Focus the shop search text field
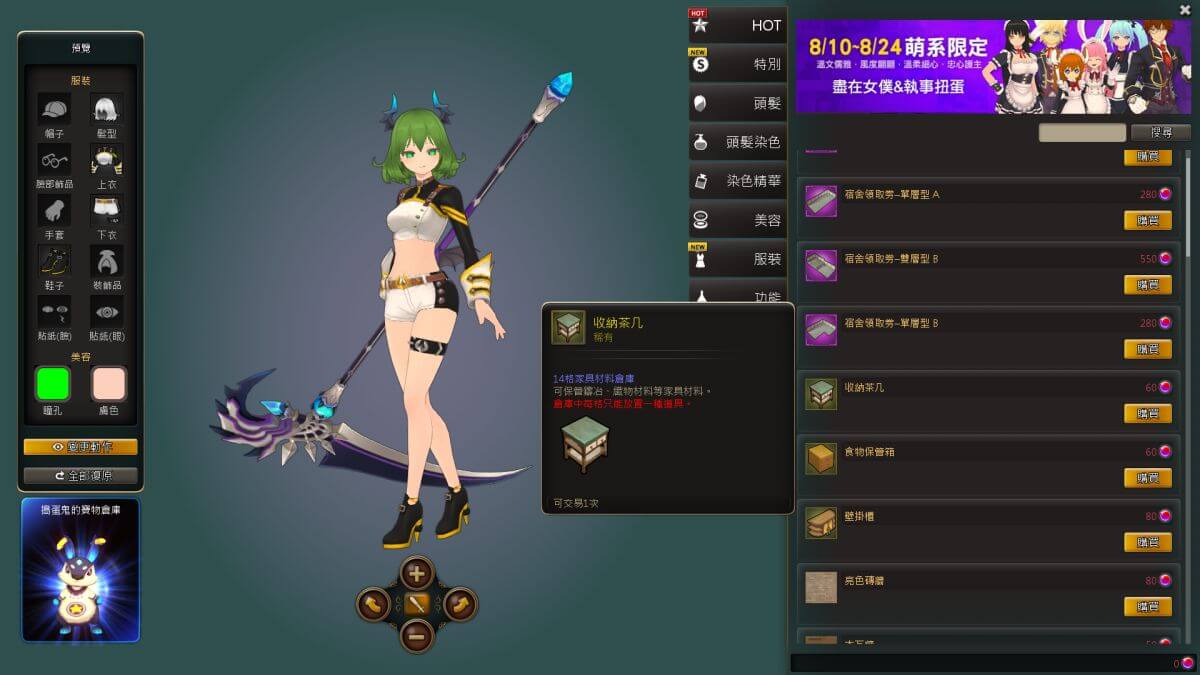Screen dimensions: 1200x675 (x=1082, y=132)
